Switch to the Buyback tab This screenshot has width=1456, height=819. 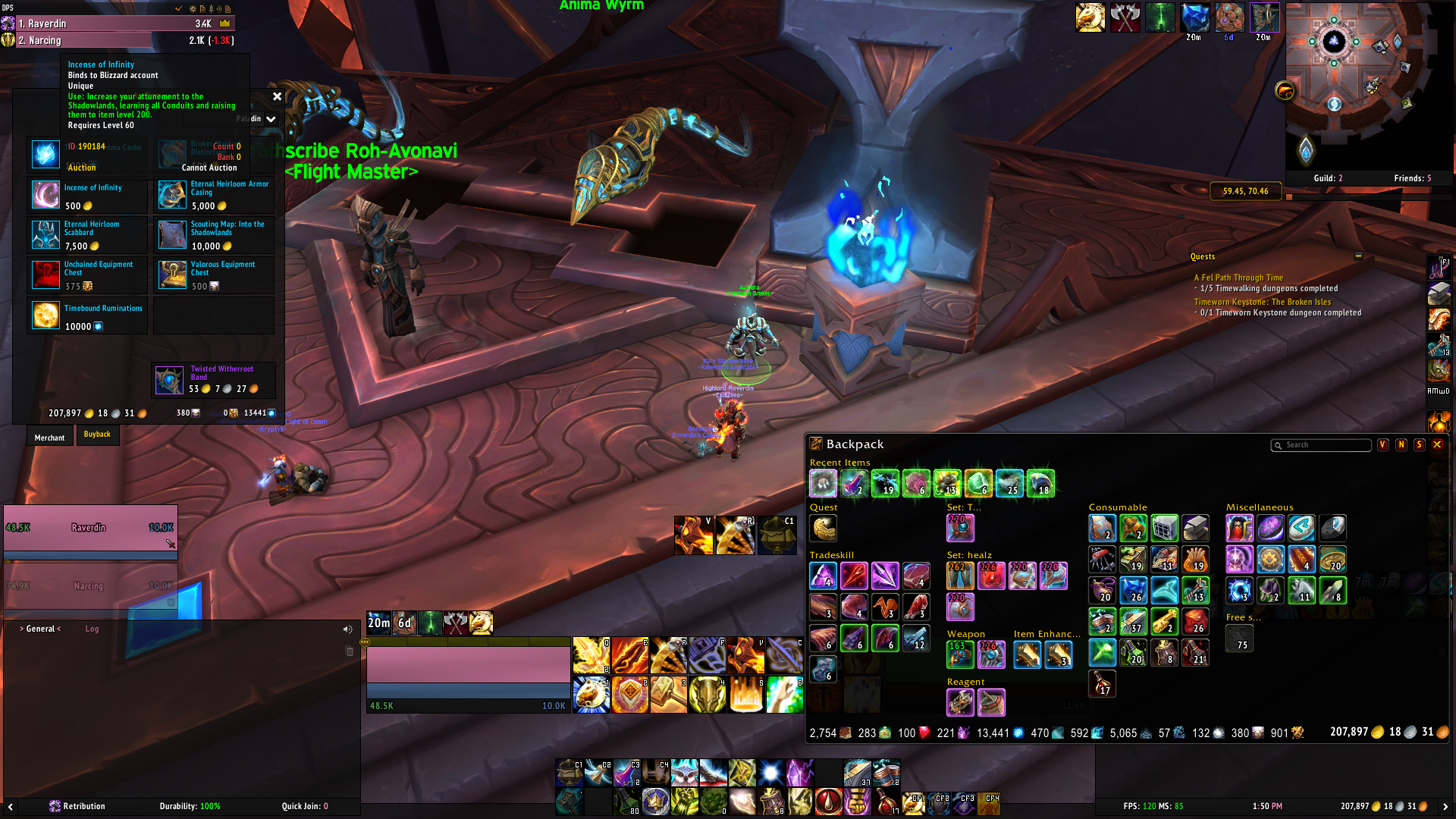click(97, 435)
